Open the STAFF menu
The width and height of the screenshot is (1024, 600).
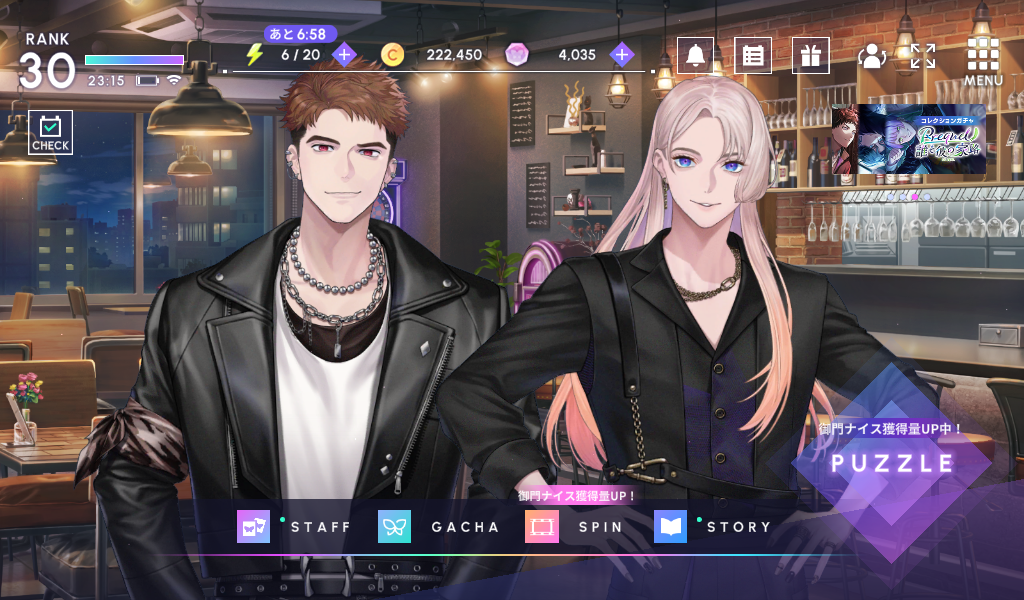click(296, 527)
